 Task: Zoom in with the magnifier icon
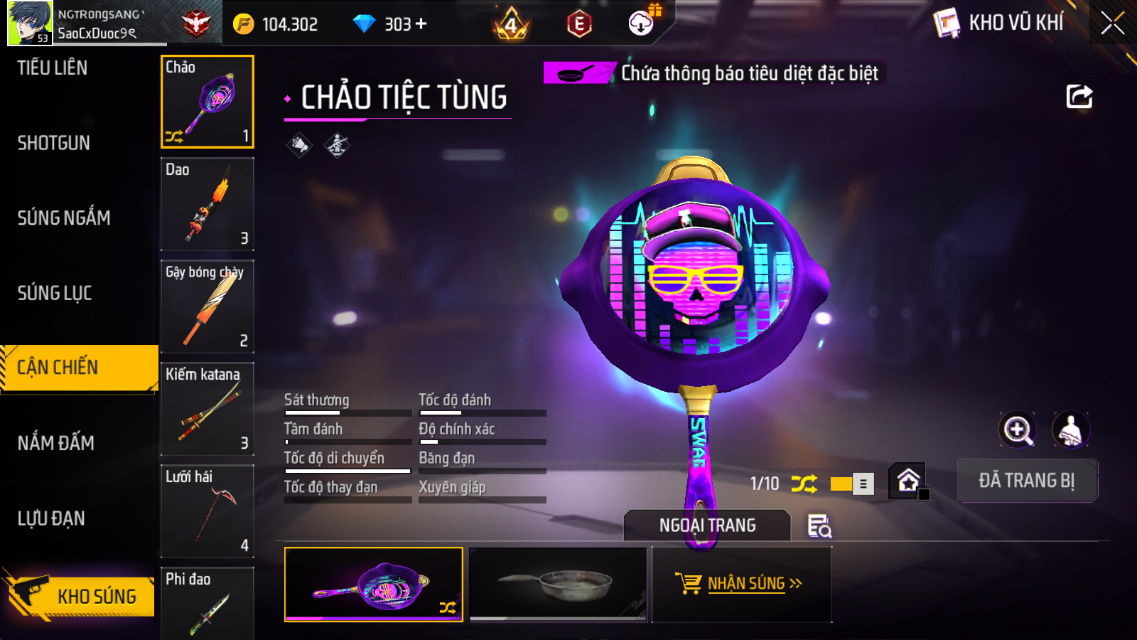tap(1018, 430)
